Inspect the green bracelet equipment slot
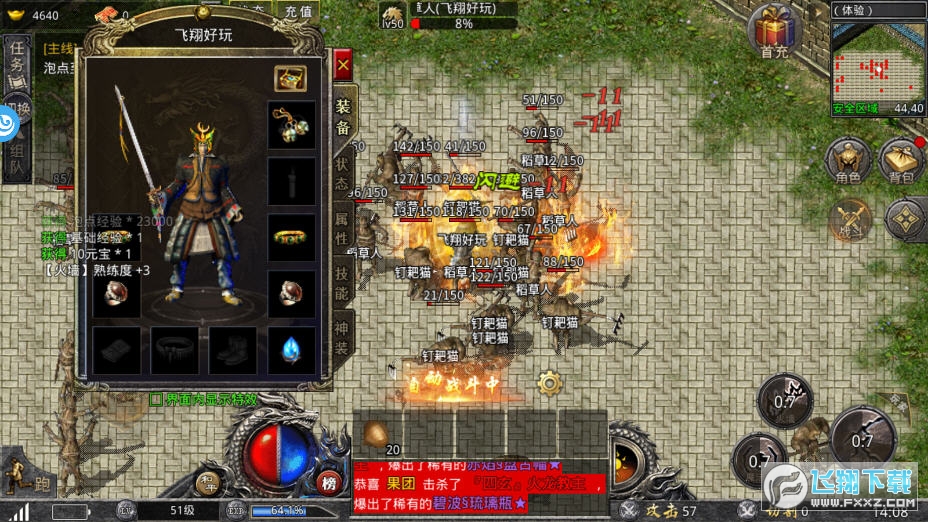This screenshot has width=928, height=522. [291, 238]
